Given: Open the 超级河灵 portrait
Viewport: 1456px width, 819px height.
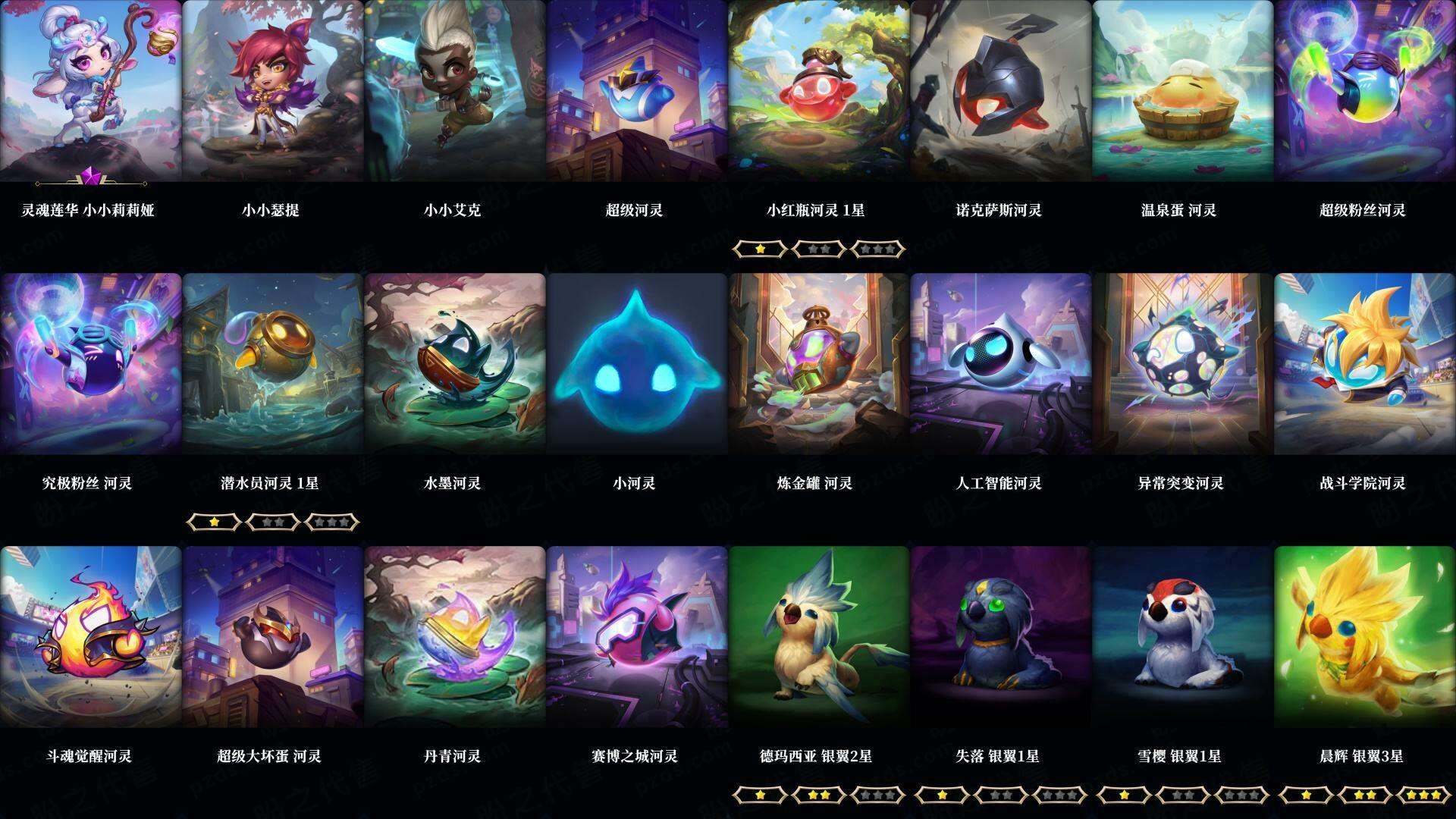Looking at the screenshot, I should tap(635, 91).
